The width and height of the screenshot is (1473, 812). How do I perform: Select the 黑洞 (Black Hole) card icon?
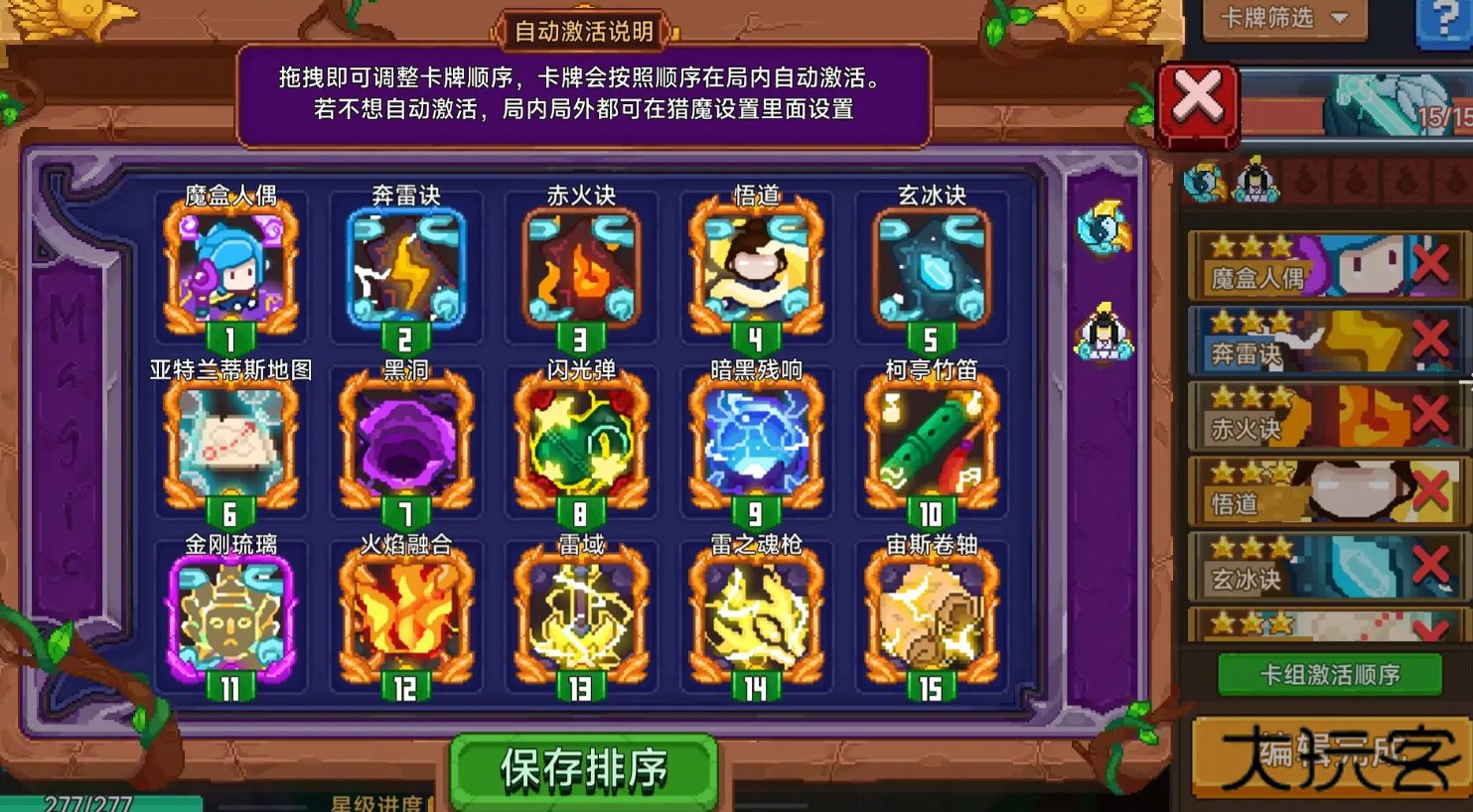(x=405, y=440)
